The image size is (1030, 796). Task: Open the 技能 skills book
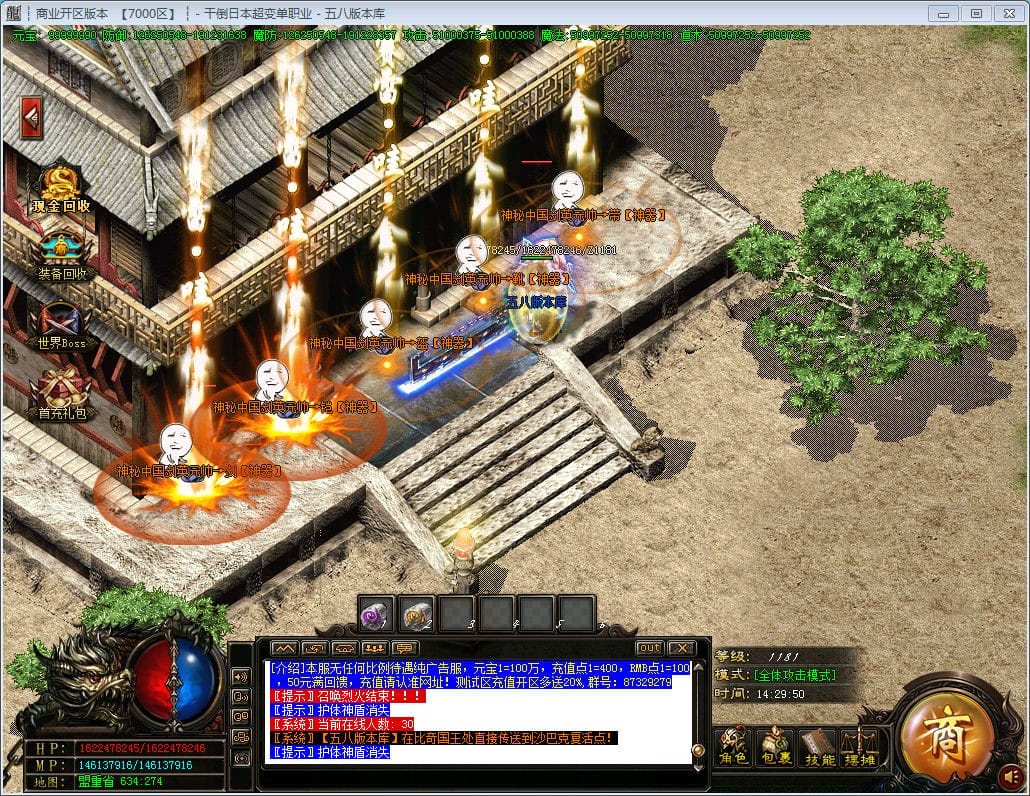pos(817,746)
